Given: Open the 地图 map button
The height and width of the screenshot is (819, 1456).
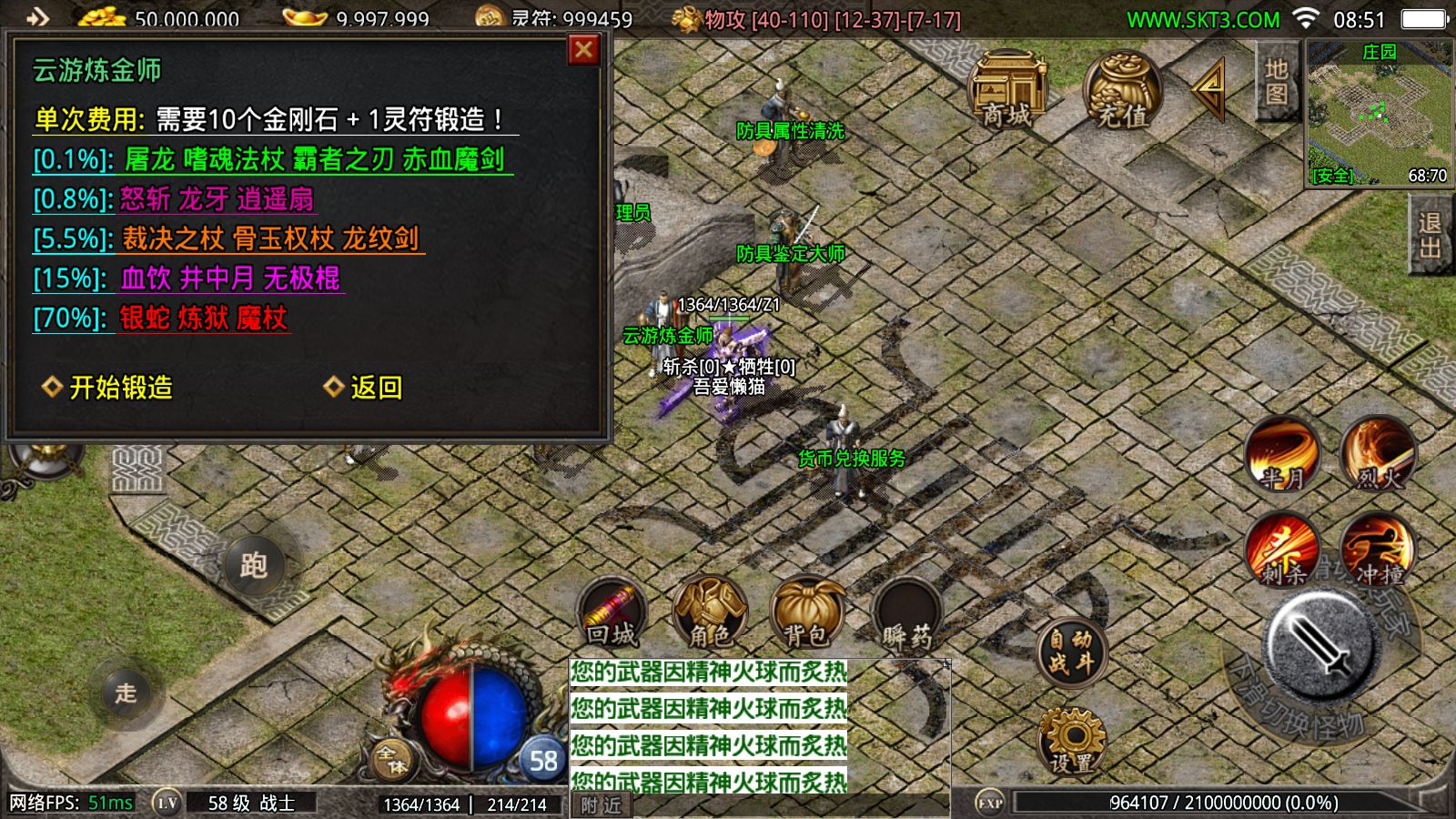Looking at the screenshot, I should pos(1276,82).
